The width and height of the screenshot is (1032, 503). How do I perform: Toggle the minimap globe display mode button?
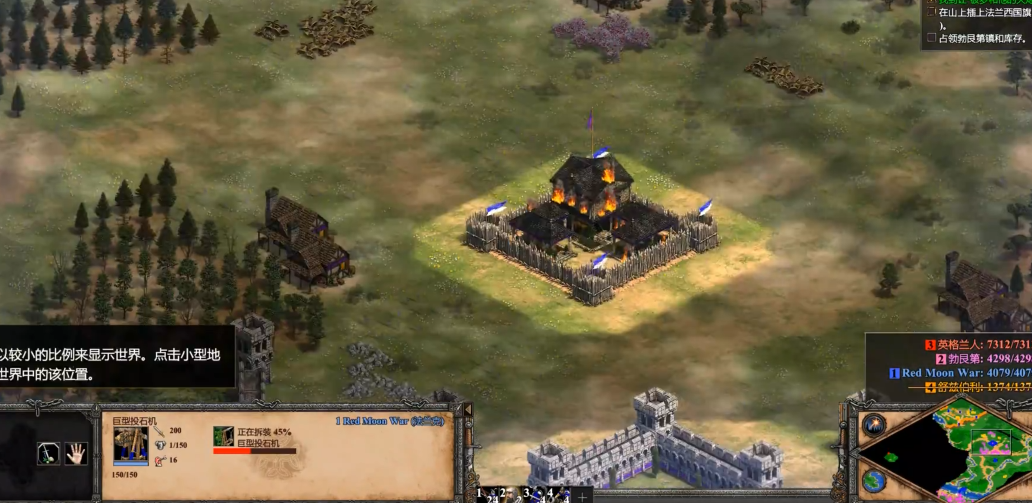coord(873,480)
